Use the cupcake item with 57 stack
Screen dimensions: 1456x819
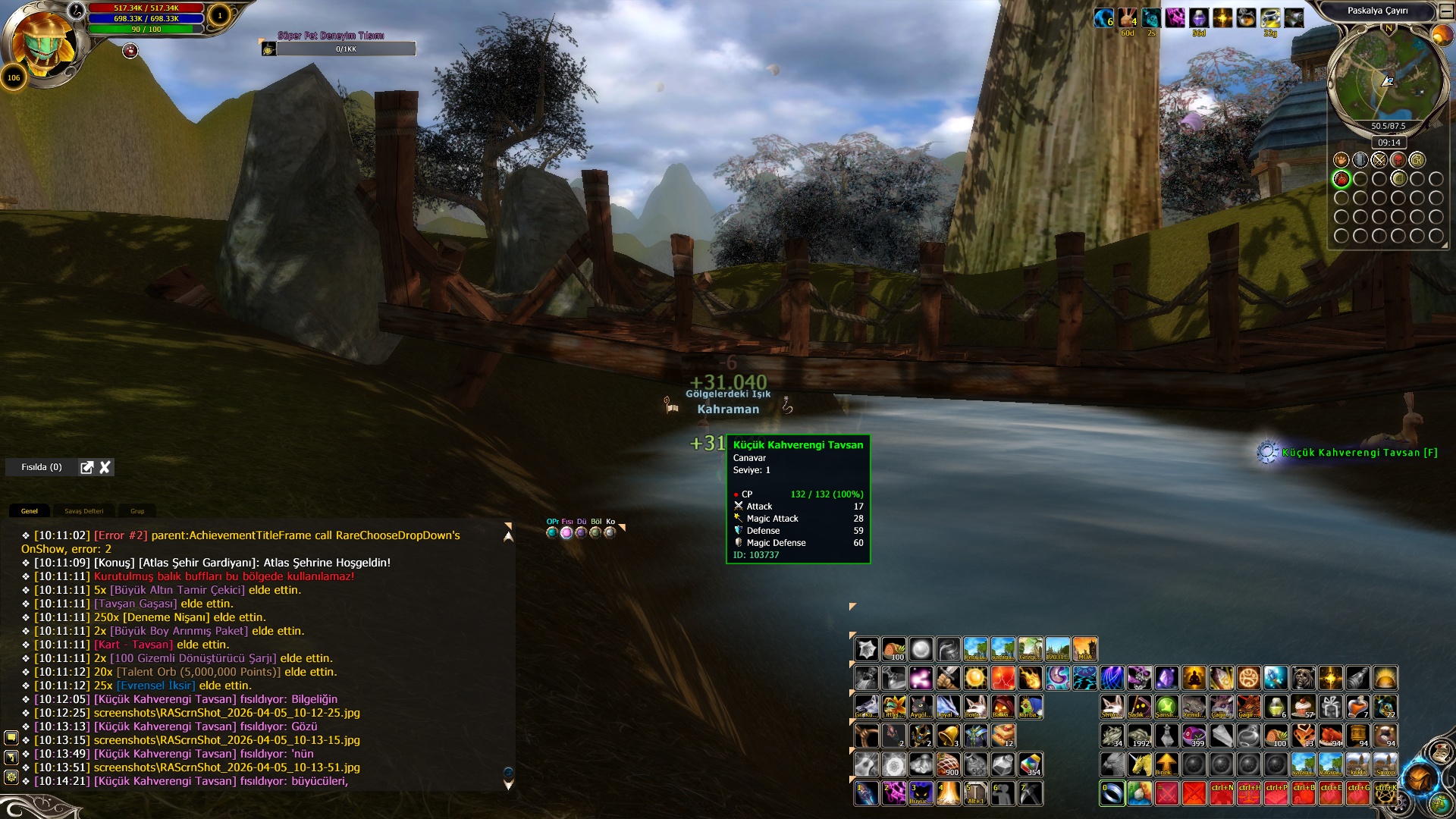(x=1304, y=707)
